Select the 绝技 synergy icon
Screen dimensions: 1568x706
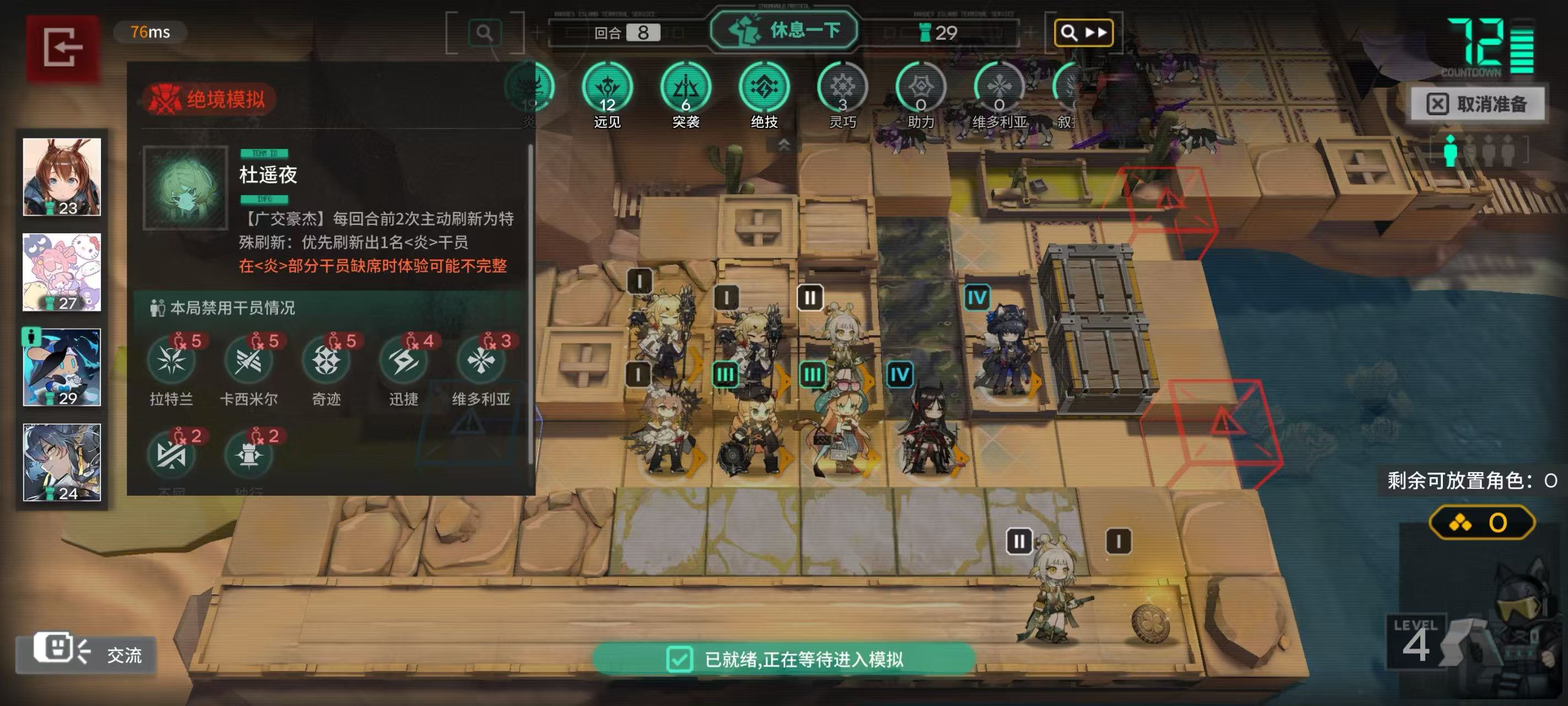point(763,88)
